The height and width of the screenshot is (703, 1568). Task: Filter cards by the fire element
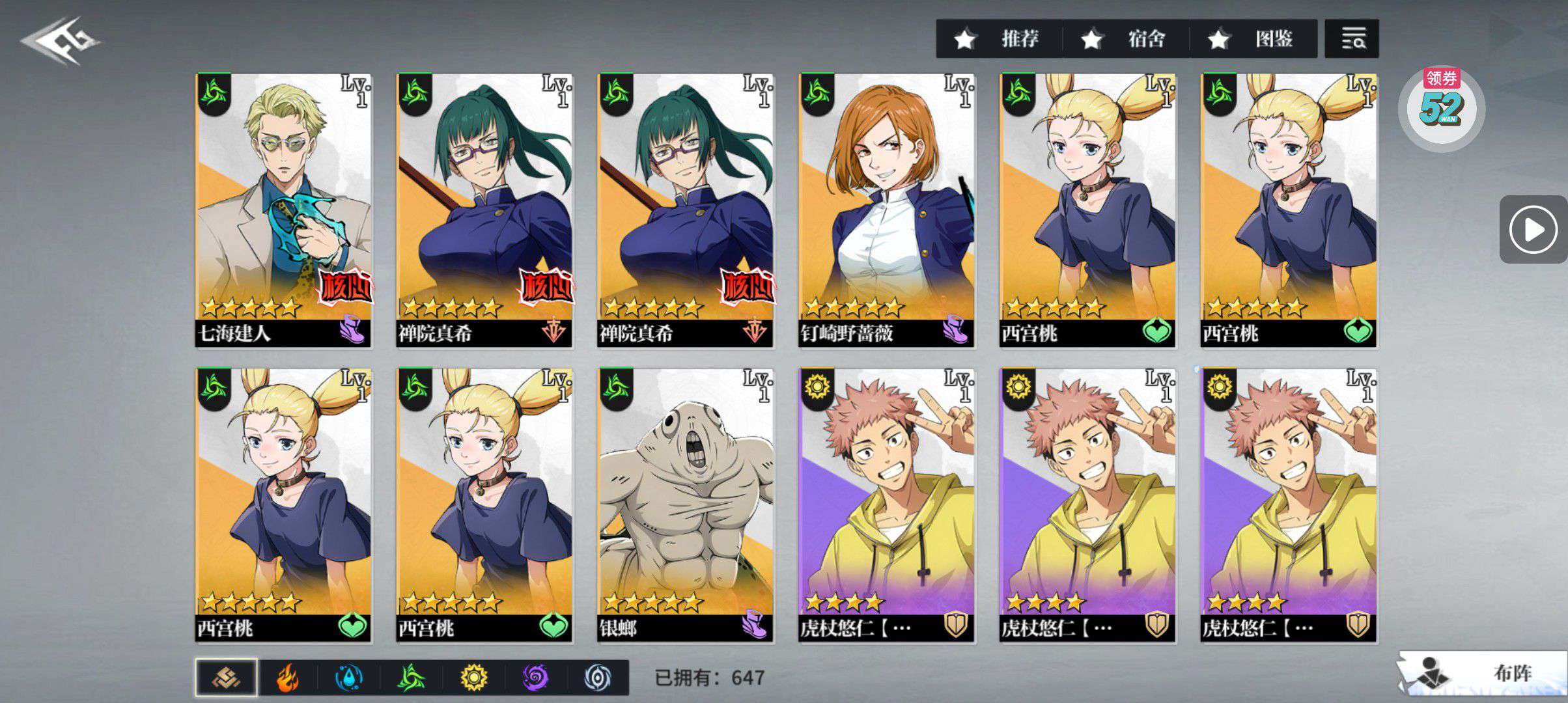click(287, 678)
